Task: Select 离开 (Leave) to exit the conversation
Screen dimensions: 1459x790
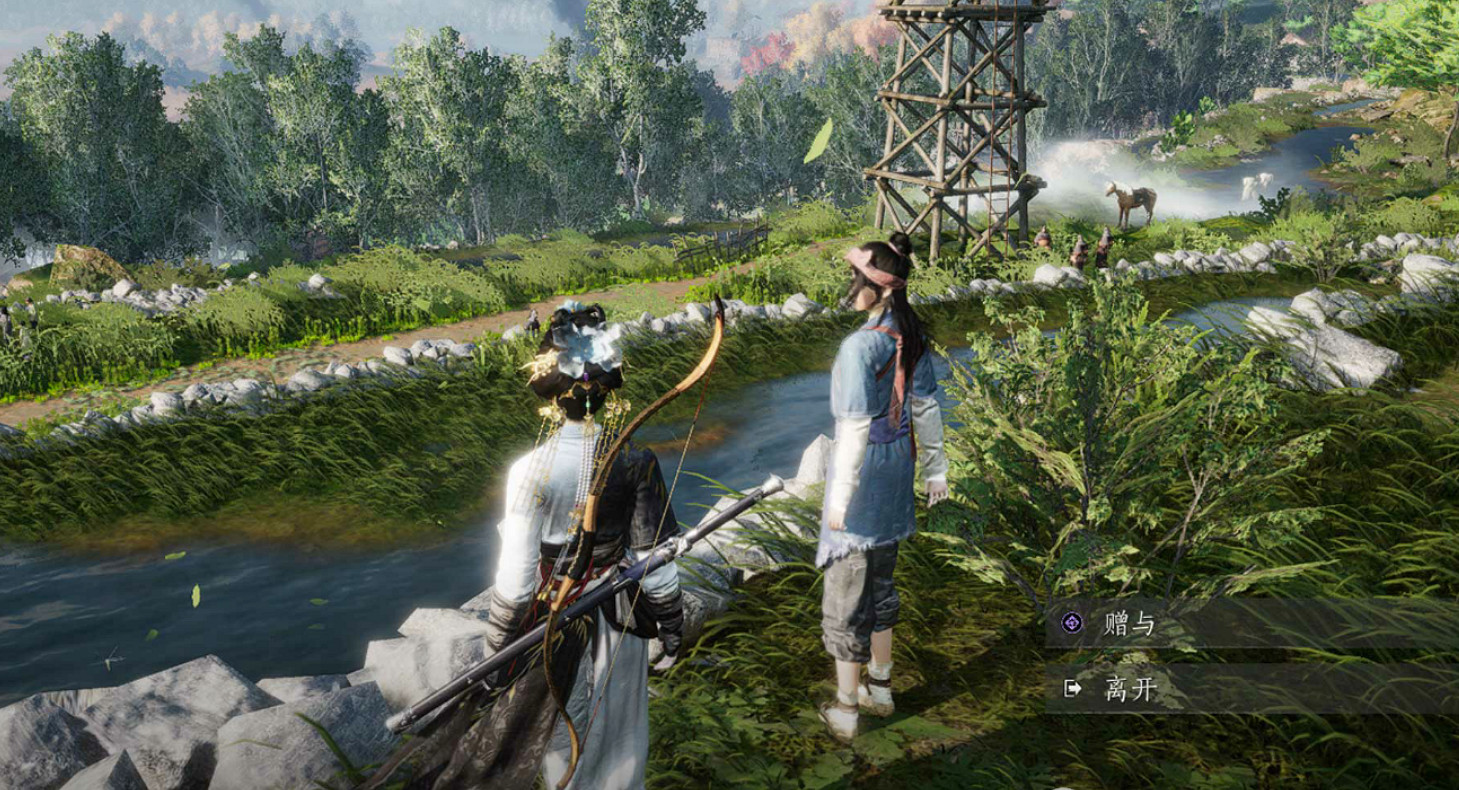Action: tap(1129, 689)
